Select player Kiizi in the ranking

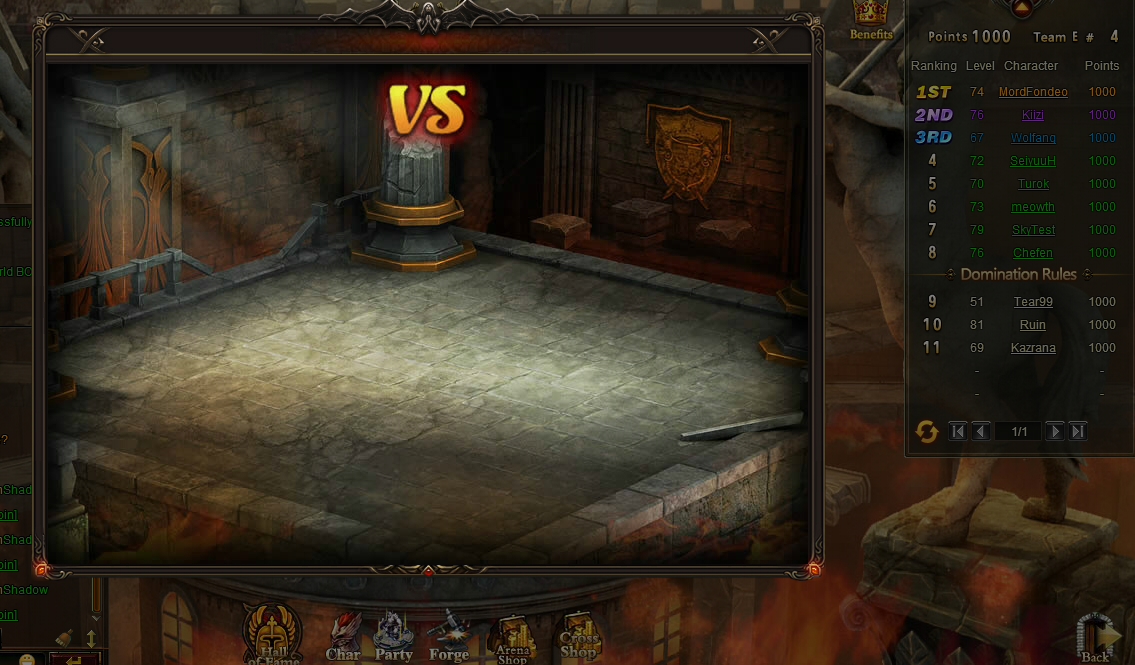1033,115
